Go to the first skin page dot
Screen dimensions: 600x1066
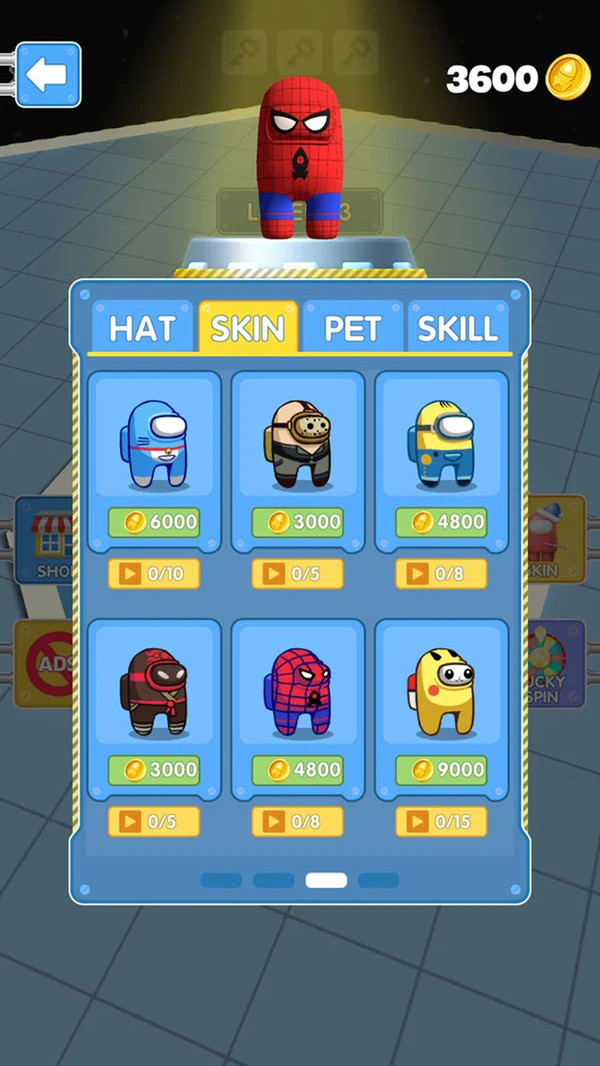221,881
